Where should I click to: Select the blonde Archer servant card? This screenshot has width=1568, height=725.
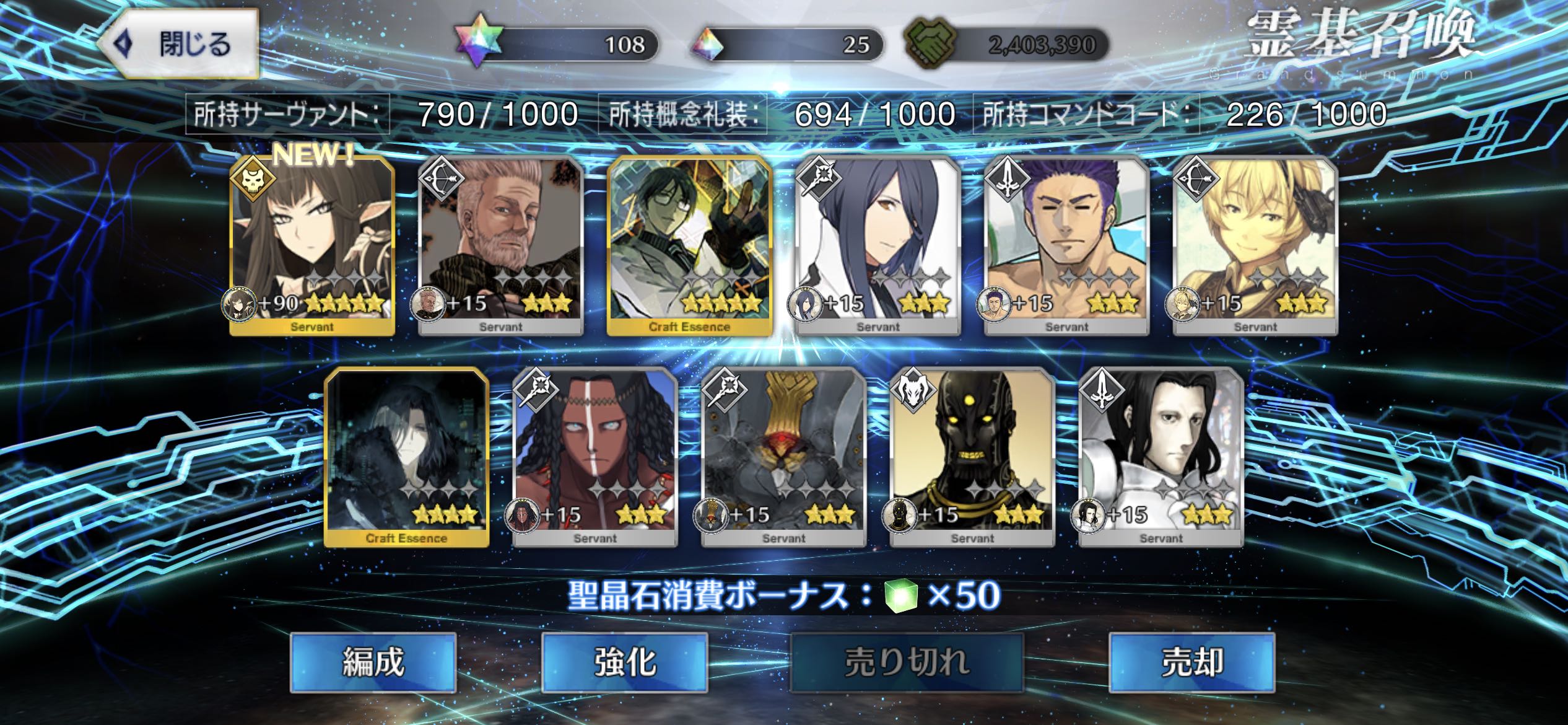coord(1255,245)
